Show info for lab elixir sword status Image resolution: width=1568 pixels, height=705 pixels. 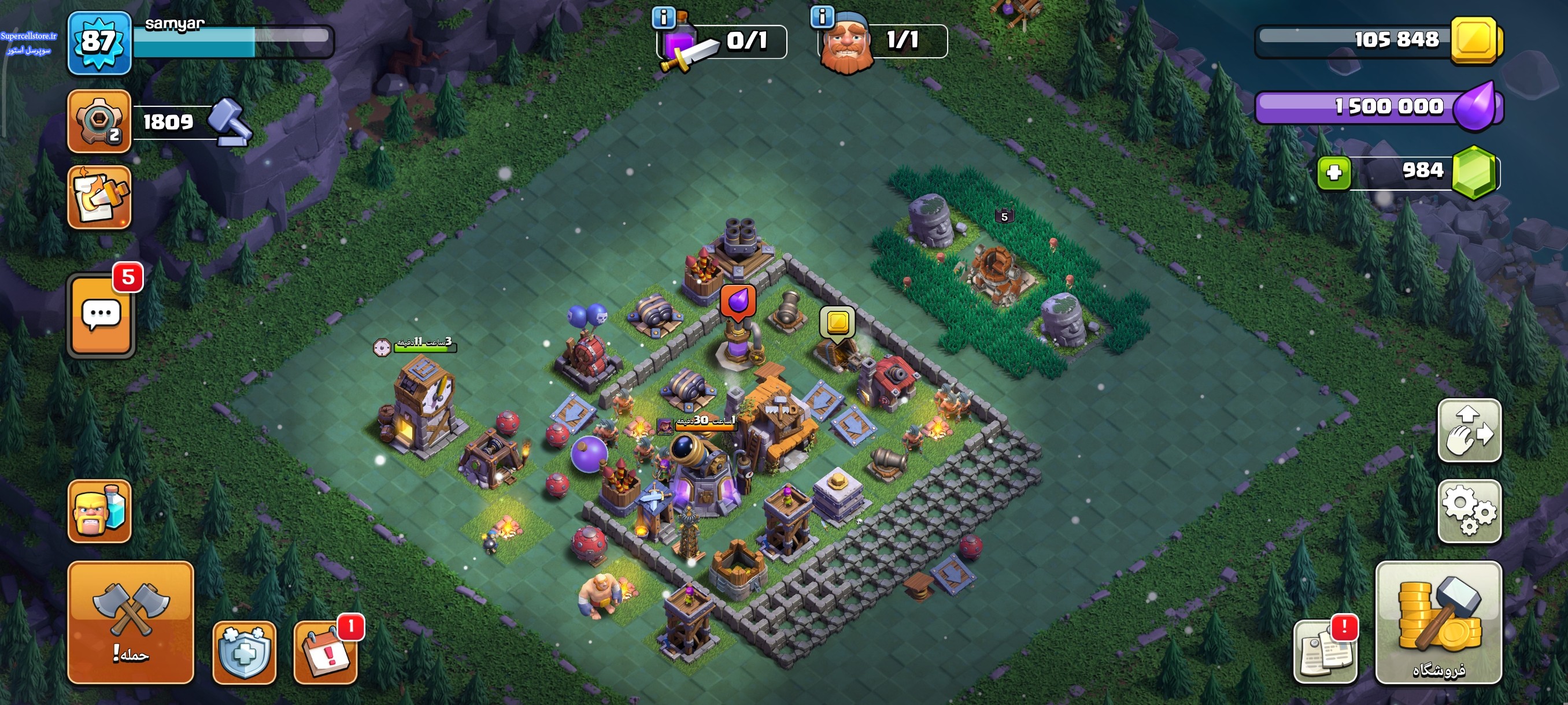(664, 18)
